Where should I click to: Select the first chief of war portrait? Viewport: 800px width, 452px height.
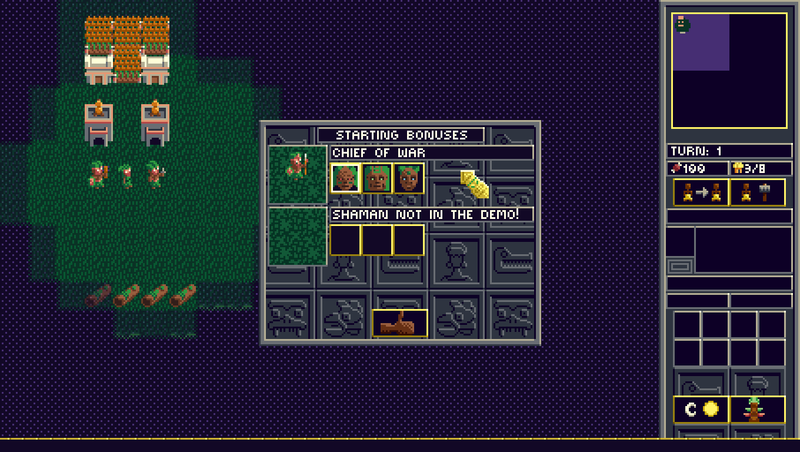345,178
